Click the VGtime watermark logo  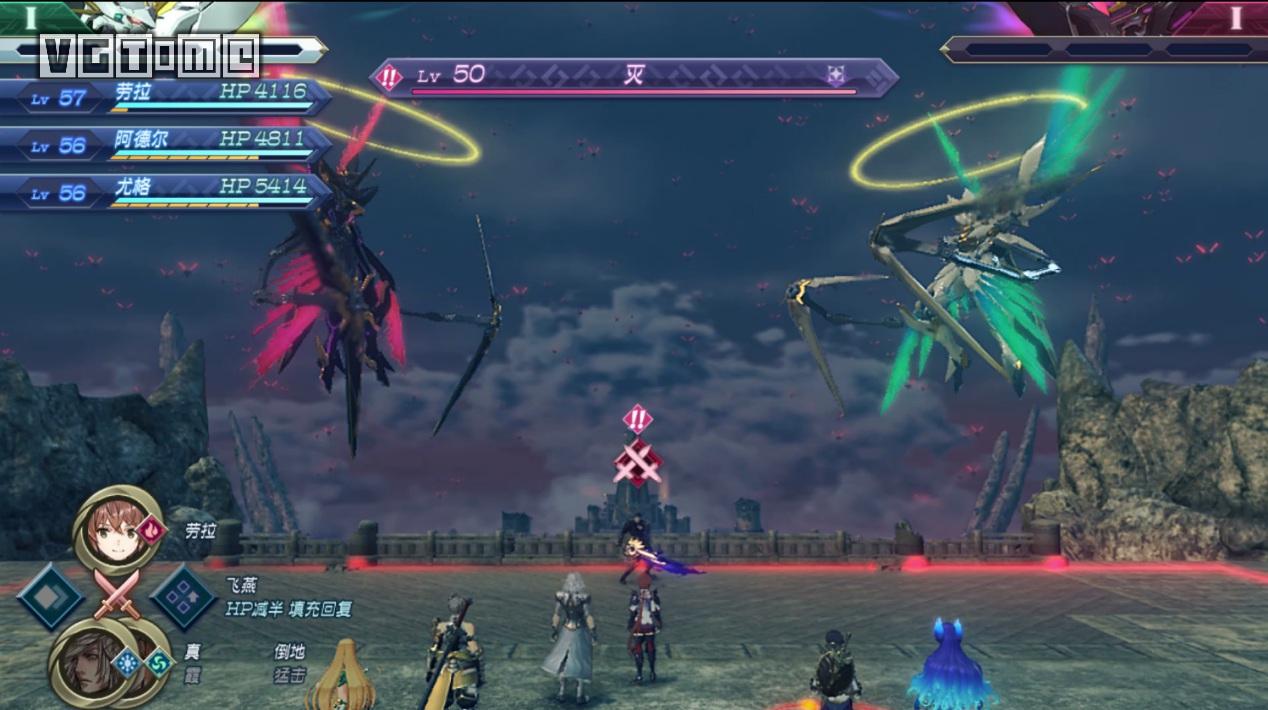pyautogui.click(x=150, y=56)
